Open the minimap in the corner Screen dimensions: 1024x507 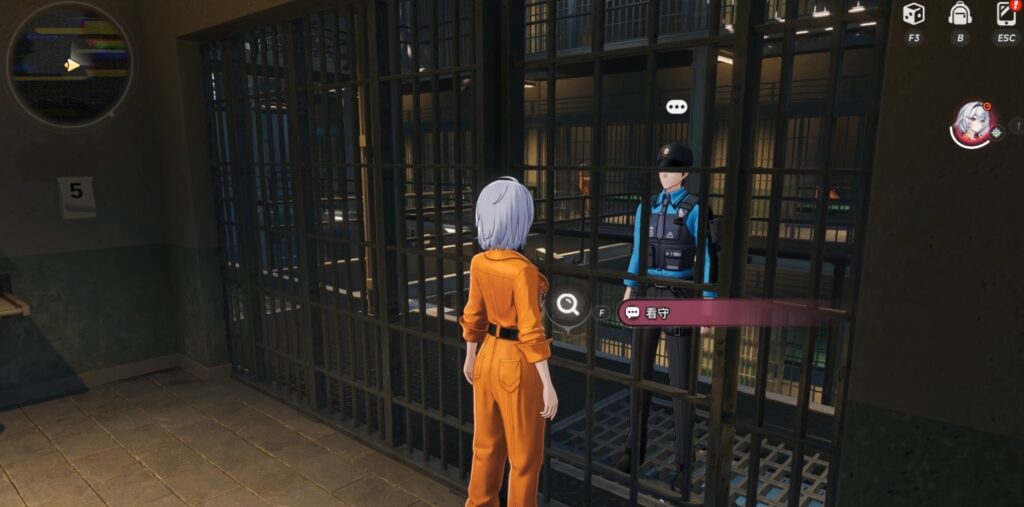69,65
